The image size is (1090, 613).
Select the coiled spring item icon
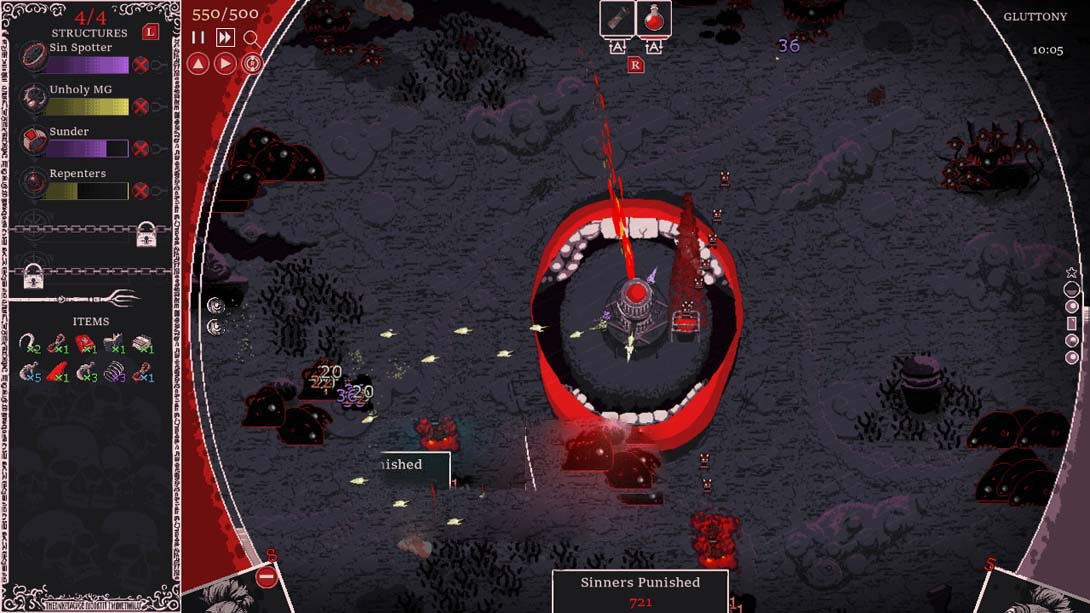(116, 373)
